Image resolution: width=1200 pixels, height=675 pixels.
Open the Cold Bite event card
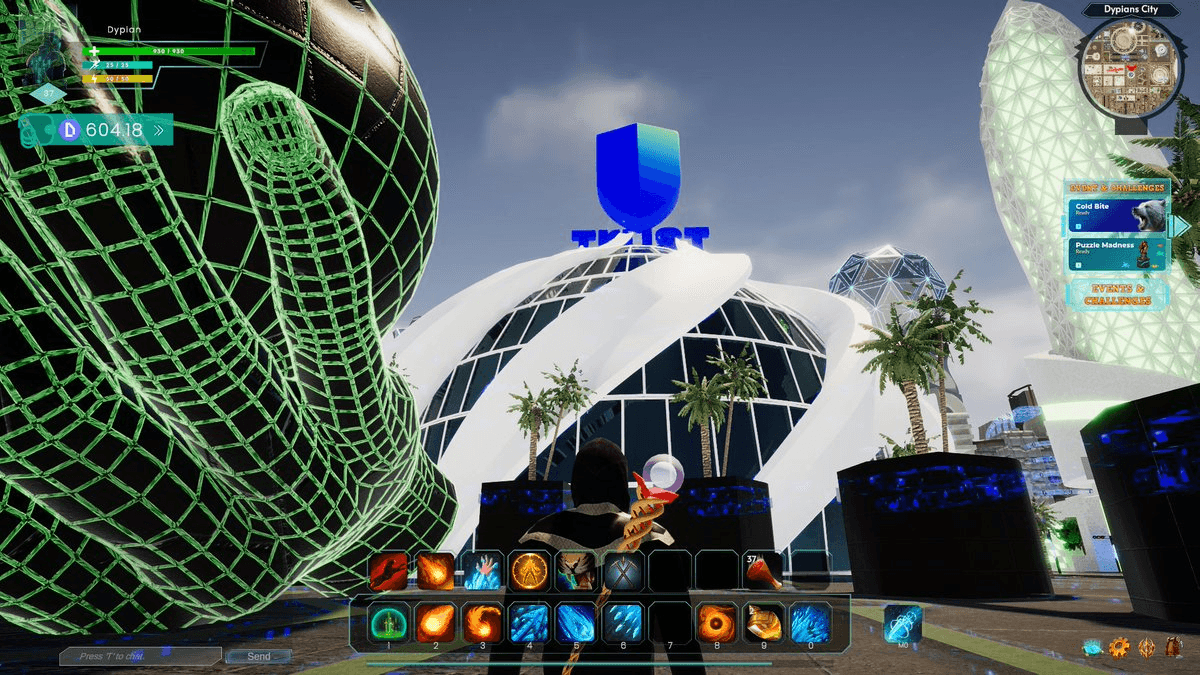(x=1116, y=214)
